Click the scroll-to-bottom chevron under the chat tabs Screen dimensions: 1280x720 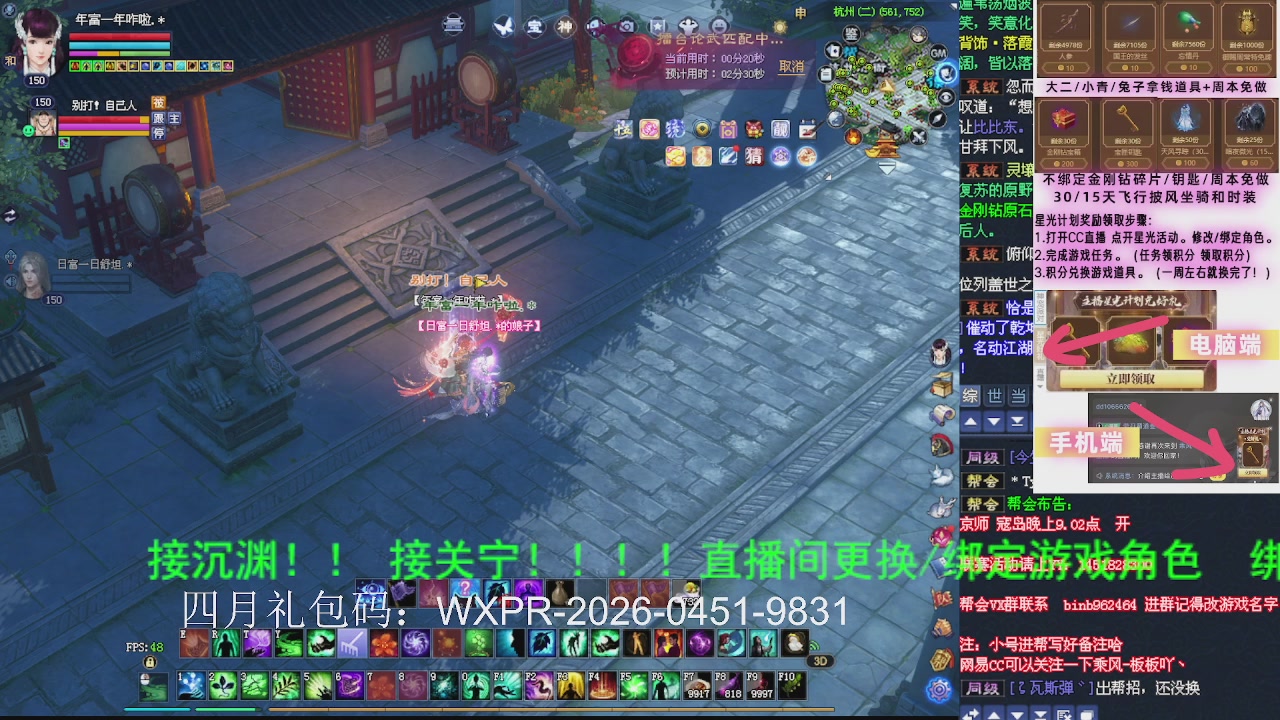[x=1017, y=422]
